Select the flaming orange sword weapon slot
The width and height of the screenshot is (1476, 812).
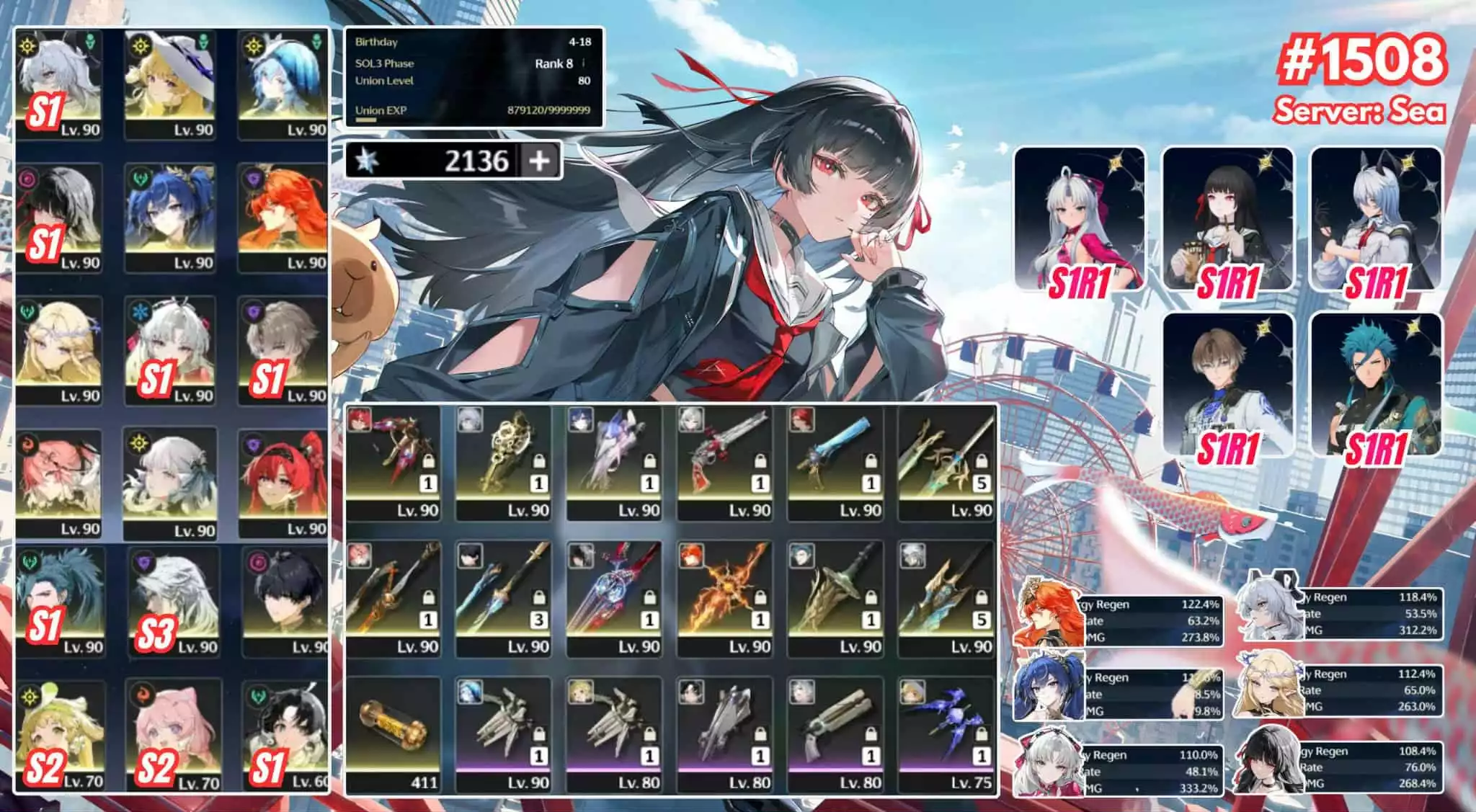(x=725, y=598)
